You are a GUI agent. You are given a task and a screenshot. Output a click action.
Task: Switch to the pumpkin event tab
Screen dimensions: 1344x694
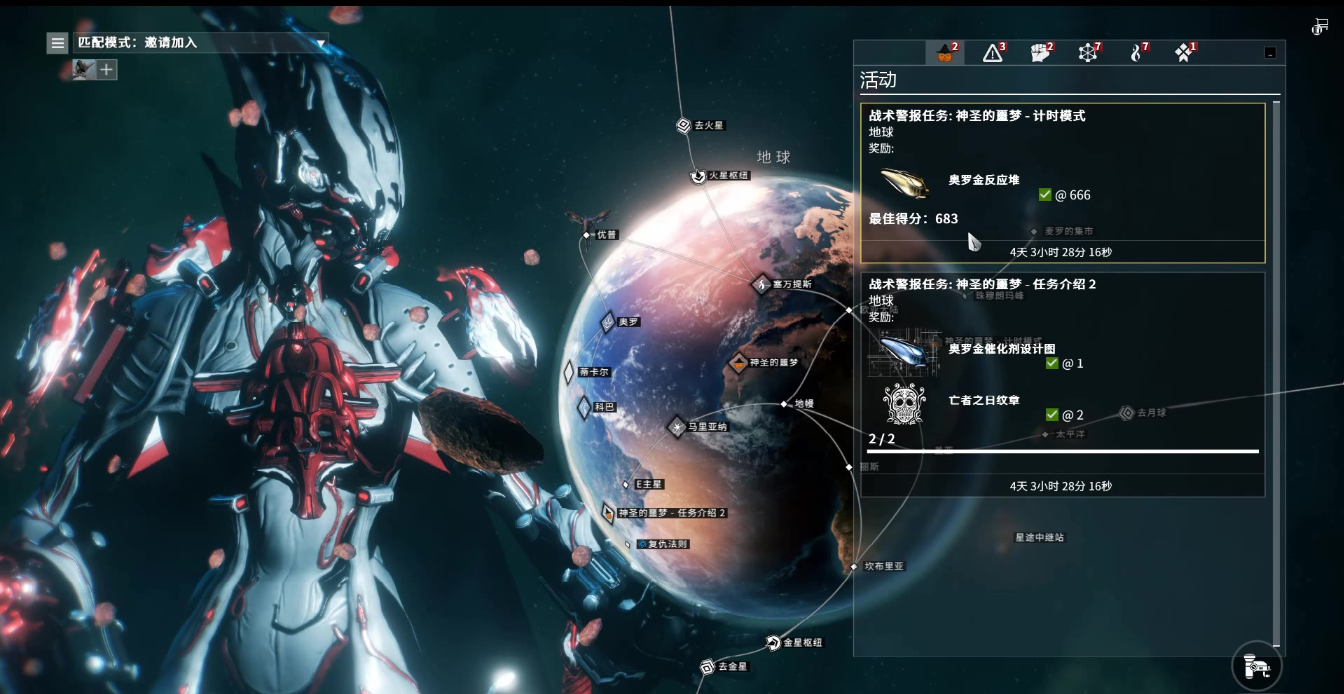945,53
